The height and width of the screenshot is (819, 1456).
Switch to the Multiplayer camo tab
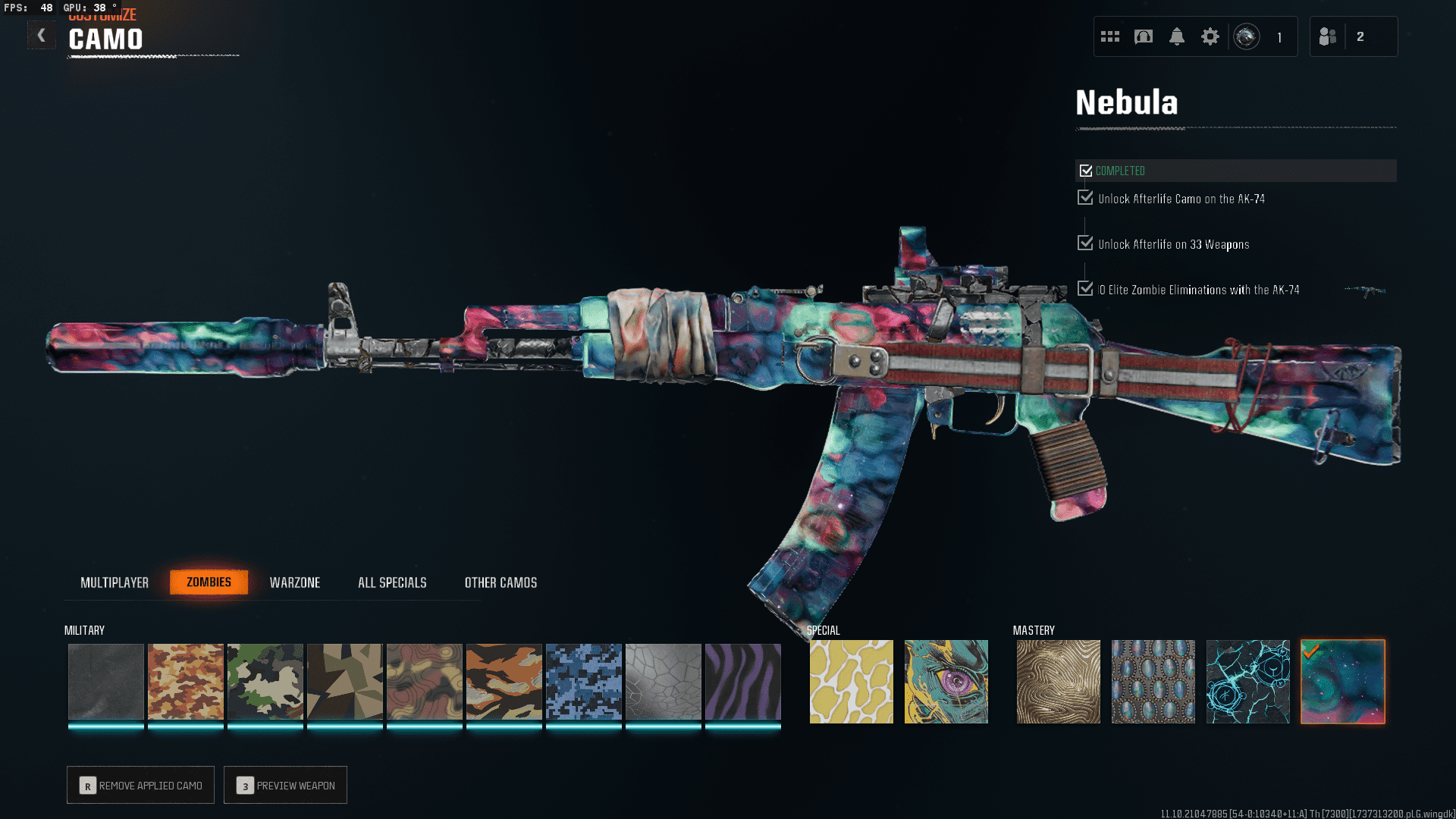[115, 582]
